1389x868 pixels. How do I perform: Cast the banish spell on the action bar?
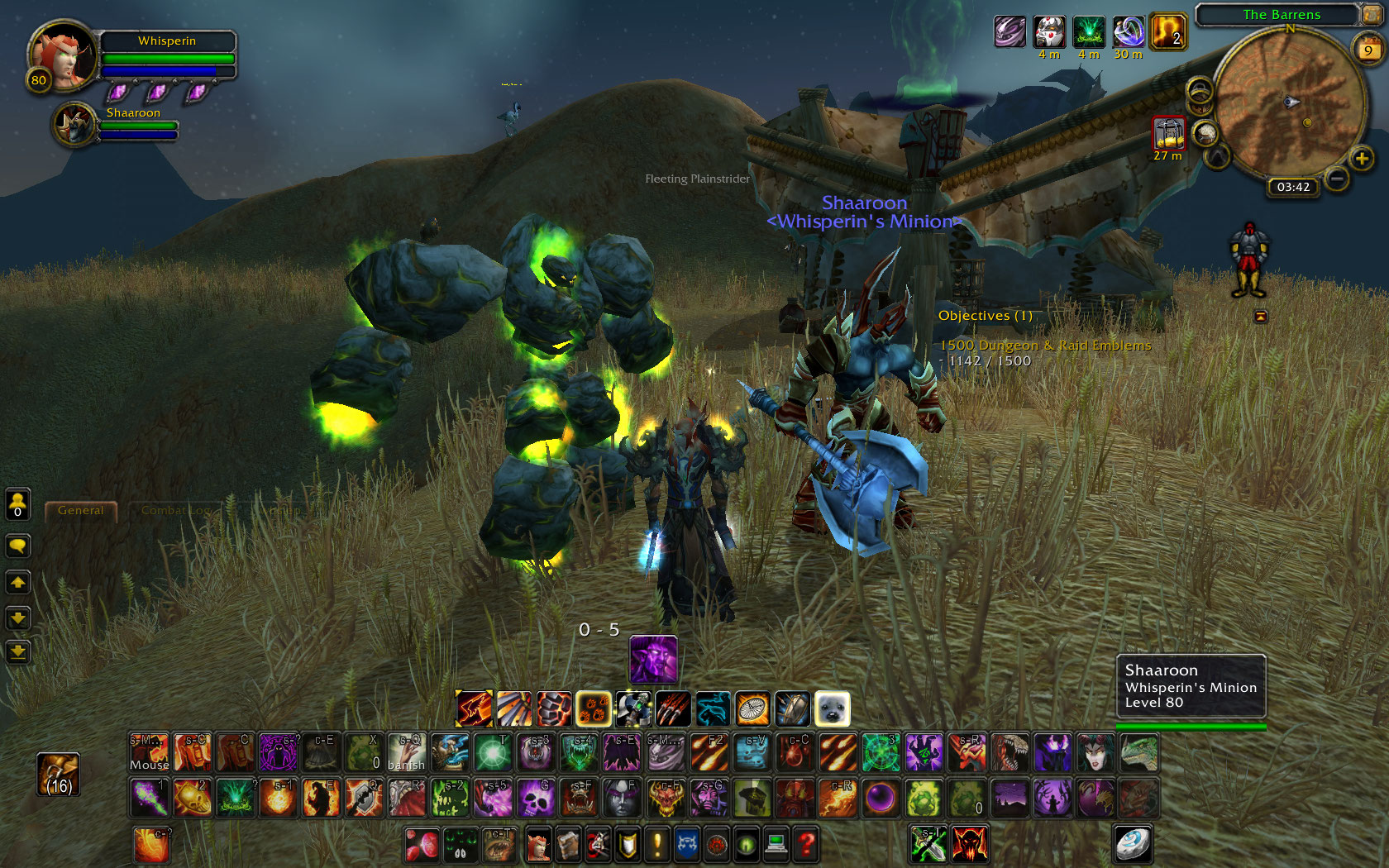click(407, 752)
